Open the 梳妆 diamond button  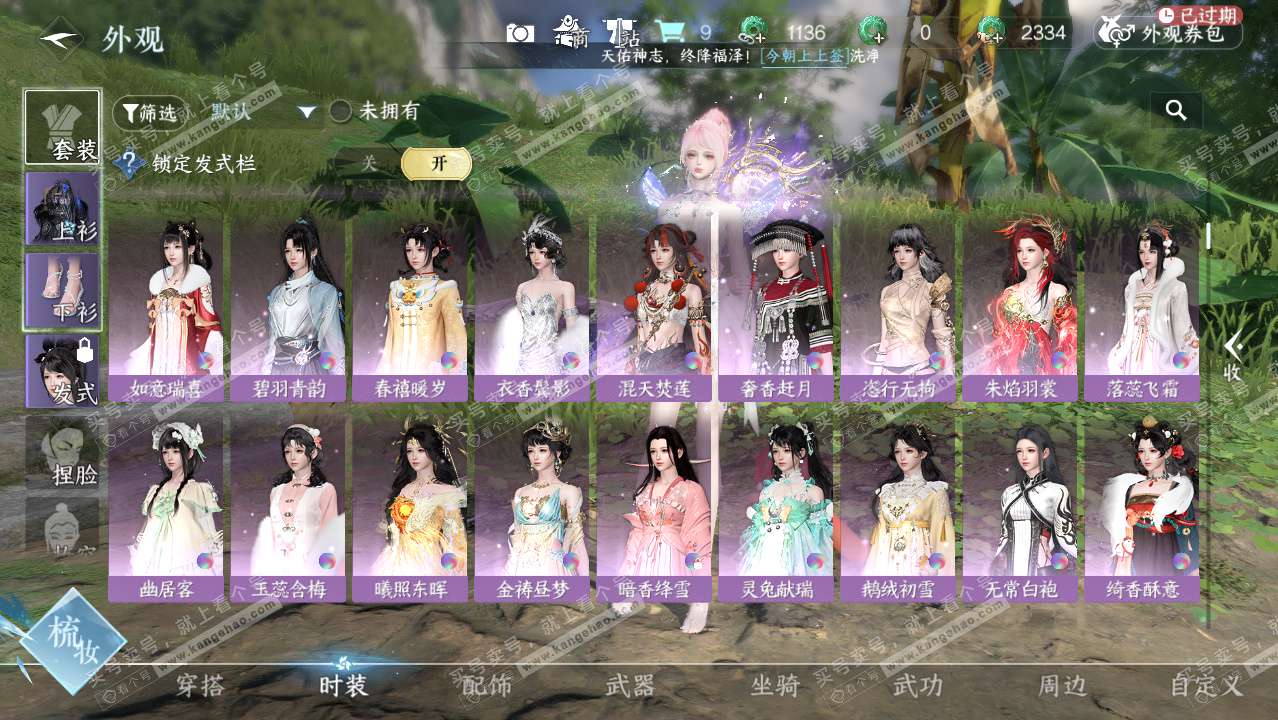[72, 641]
